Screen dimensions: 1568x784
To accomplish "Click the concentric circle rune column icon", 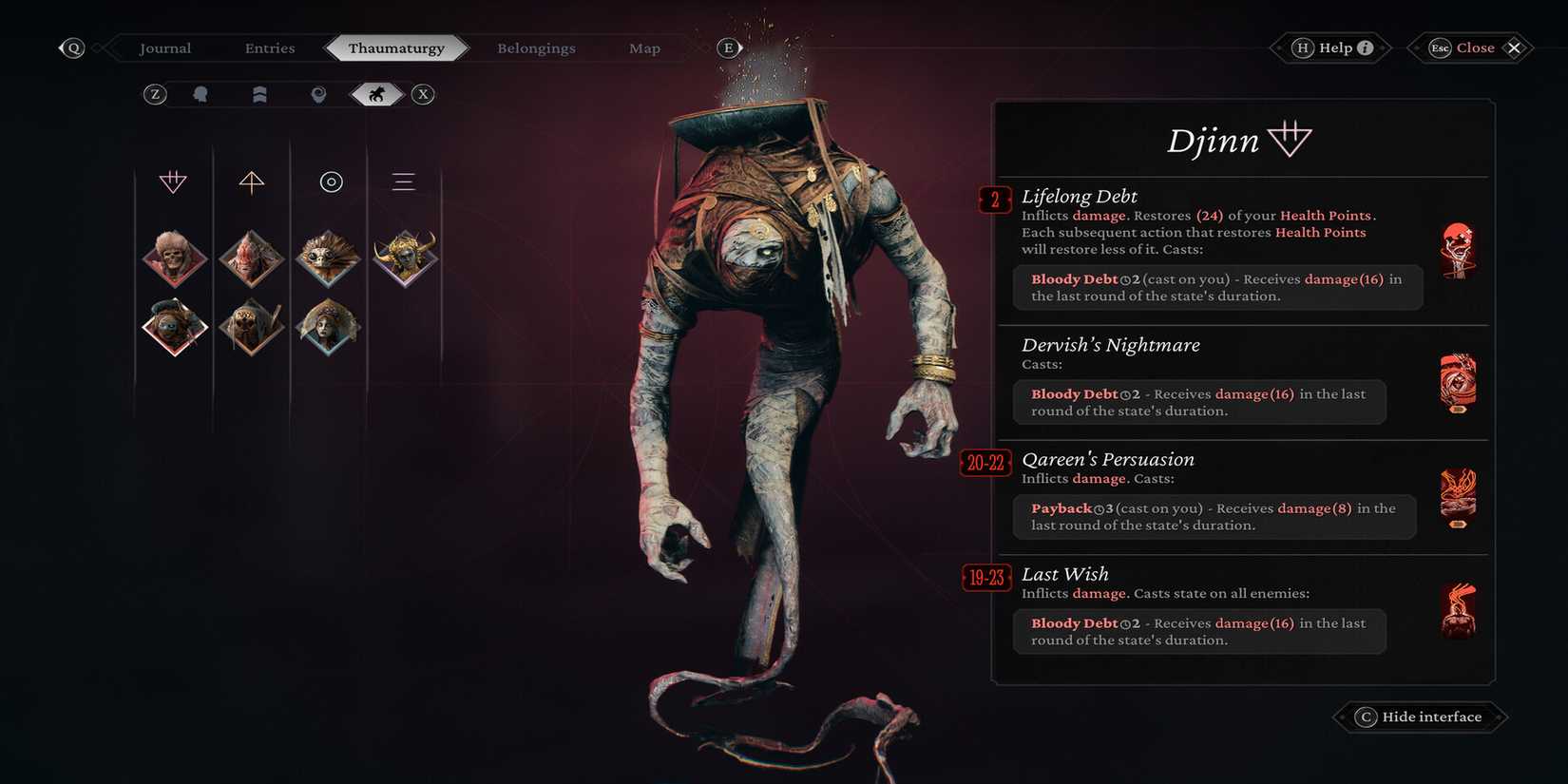I will click(x=330, y=182).
